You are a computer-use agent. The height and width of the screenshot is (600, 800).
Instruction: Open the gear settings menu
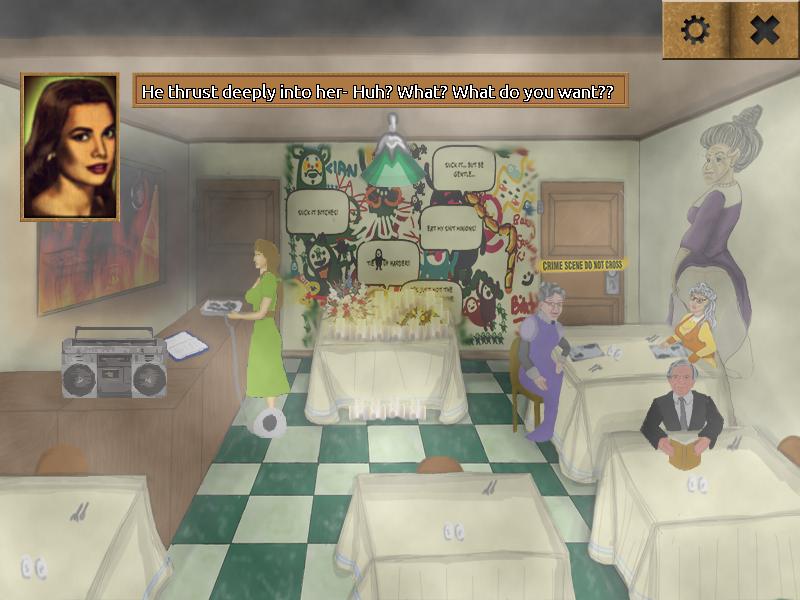click(695, 30)
